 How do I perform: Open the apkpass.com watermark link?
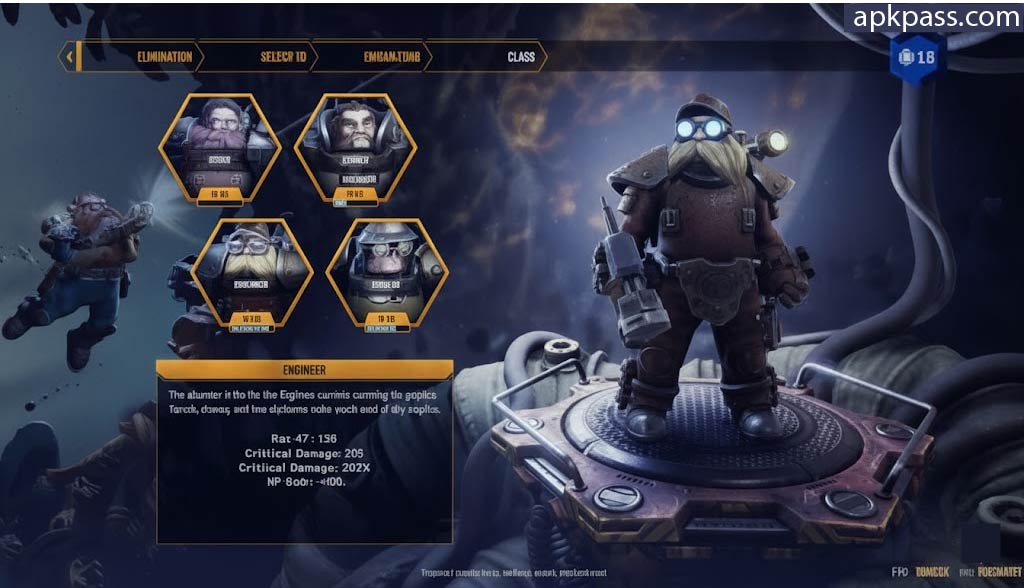tap(935, 17)
